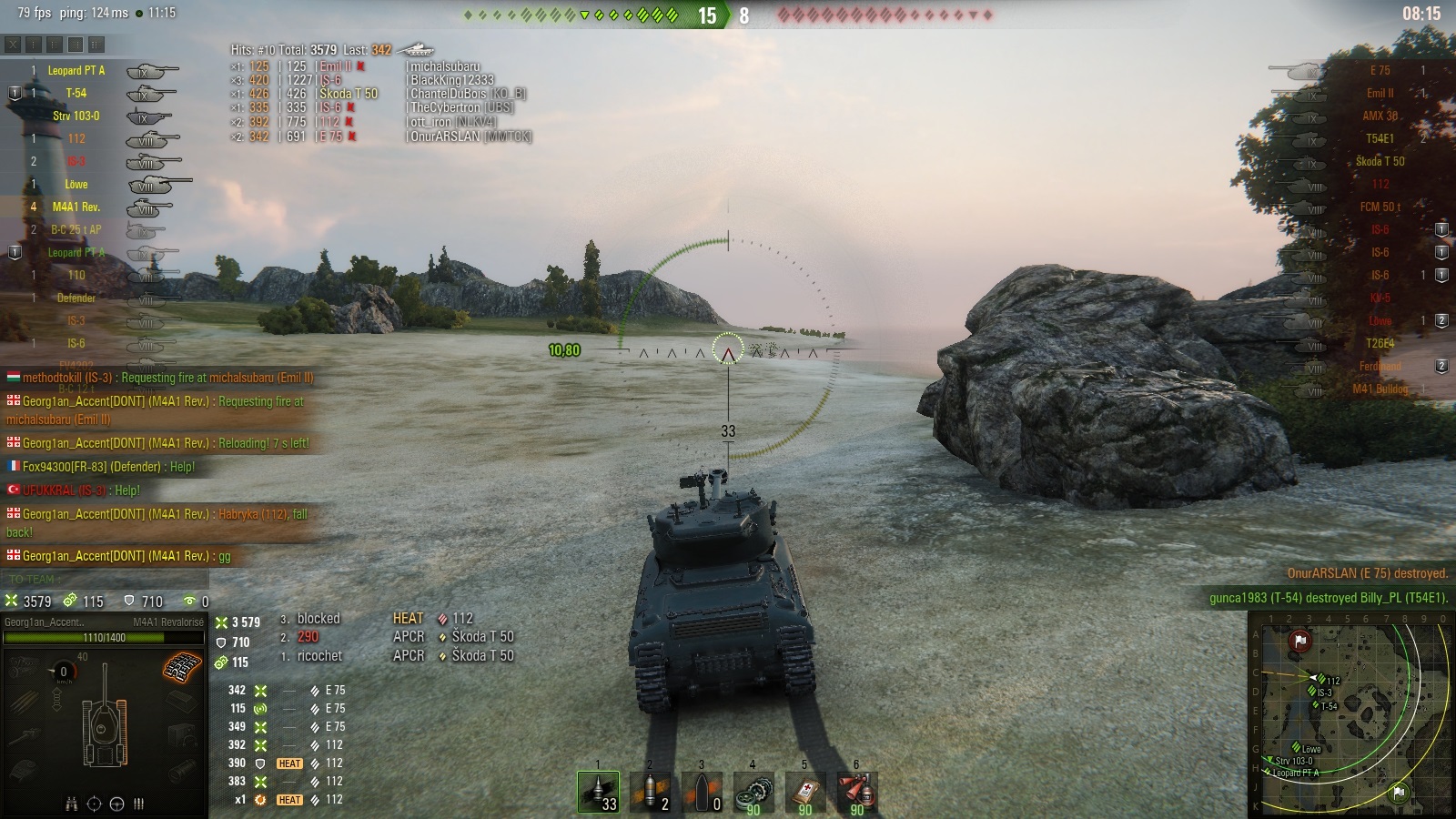The width and height of the screenshot is (1456, 819).
Task: Click the steering wheel driver icon in damage panel
Action: [x=116, y=804]
